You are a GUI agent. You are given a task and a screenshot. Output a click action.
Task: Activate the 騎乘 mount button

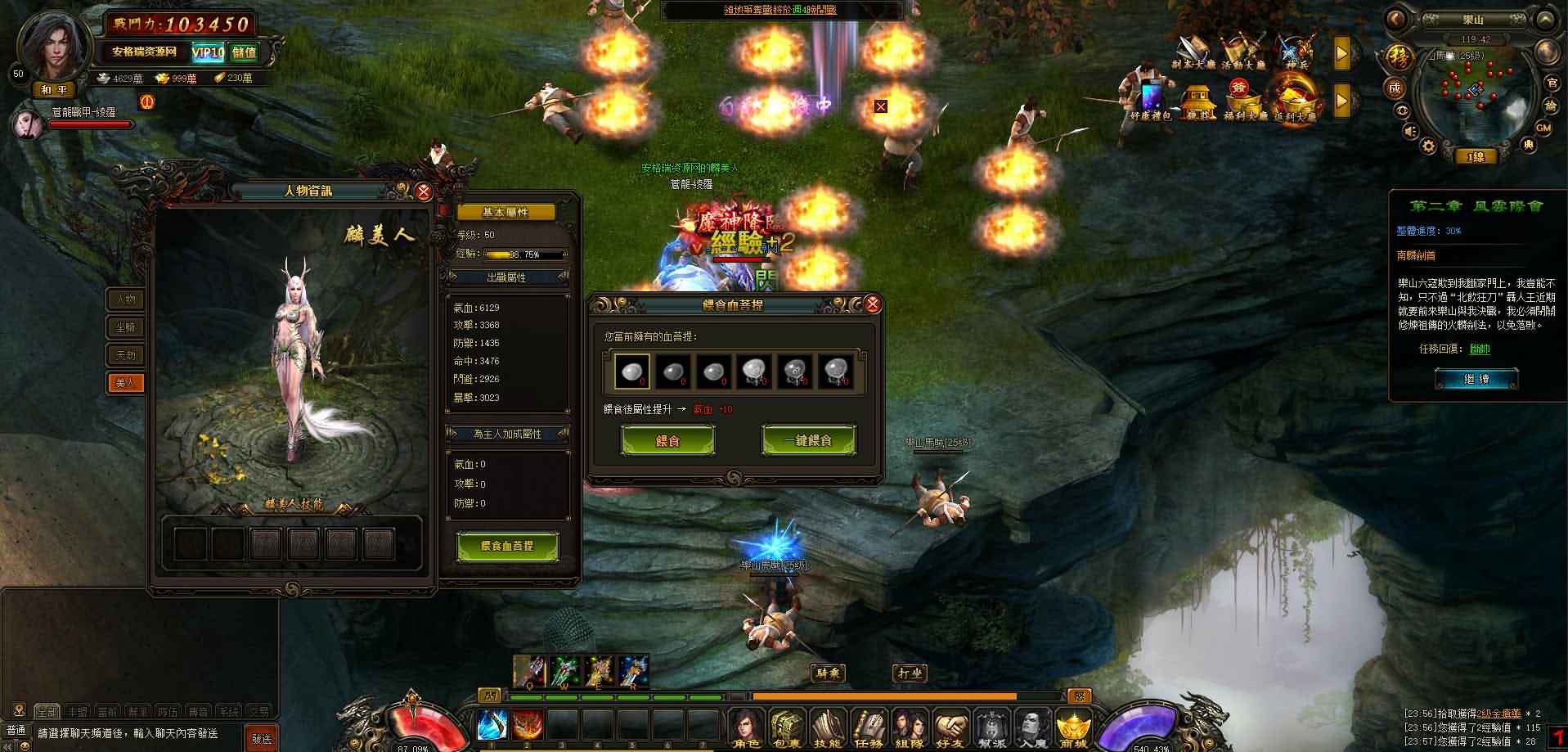pyautogui.click(x=829, y=673)
